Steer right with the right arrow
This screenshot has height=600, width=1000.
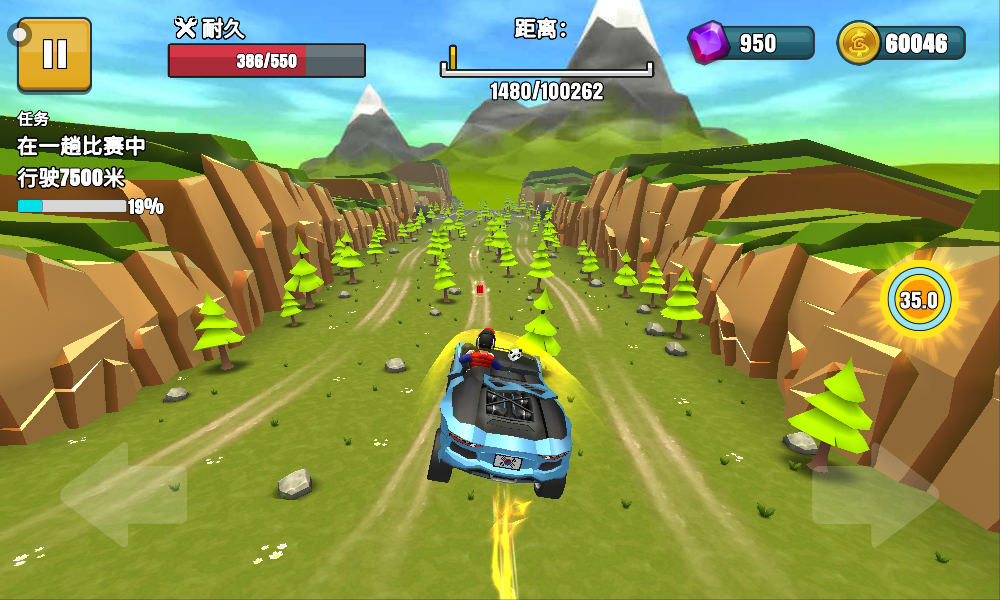(x=874, y=495)
